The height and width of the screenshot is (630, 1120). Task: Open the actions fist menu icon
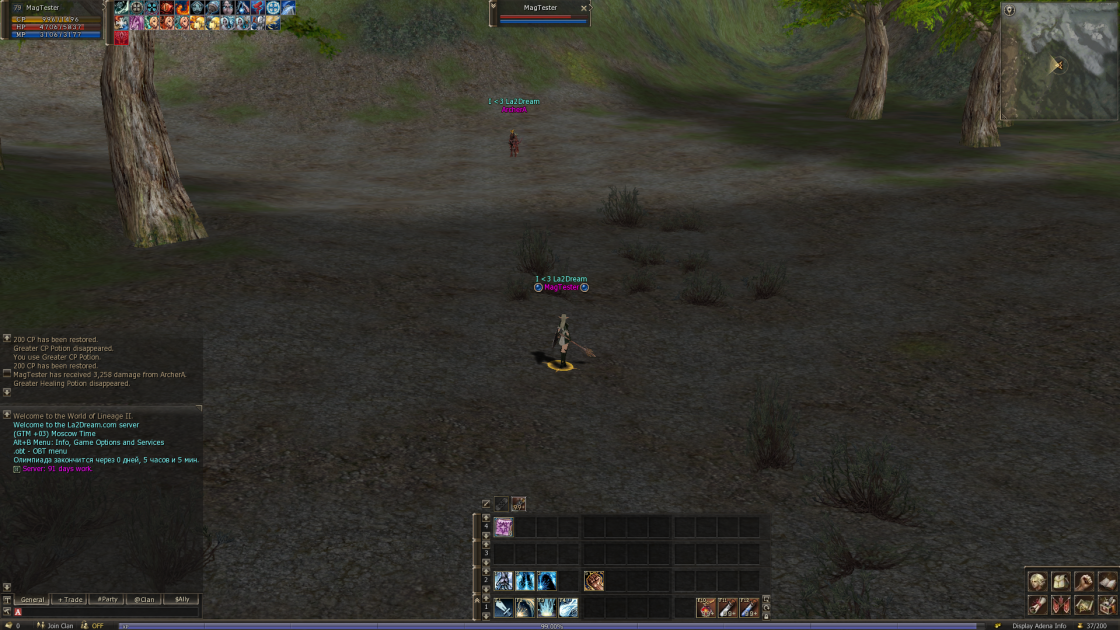coord(1083,581)
